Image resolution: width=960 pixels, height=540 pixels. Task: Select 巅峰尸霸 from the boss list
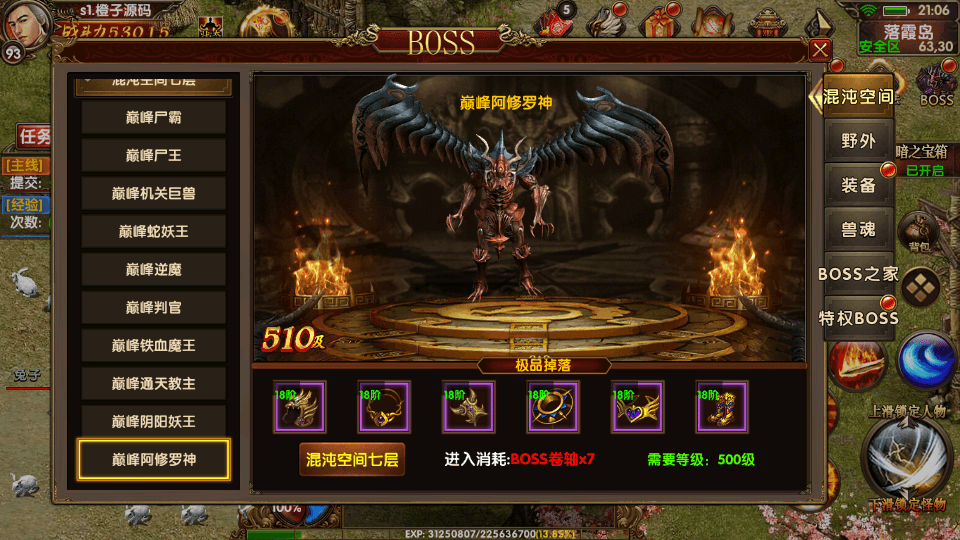pos(154,118)
